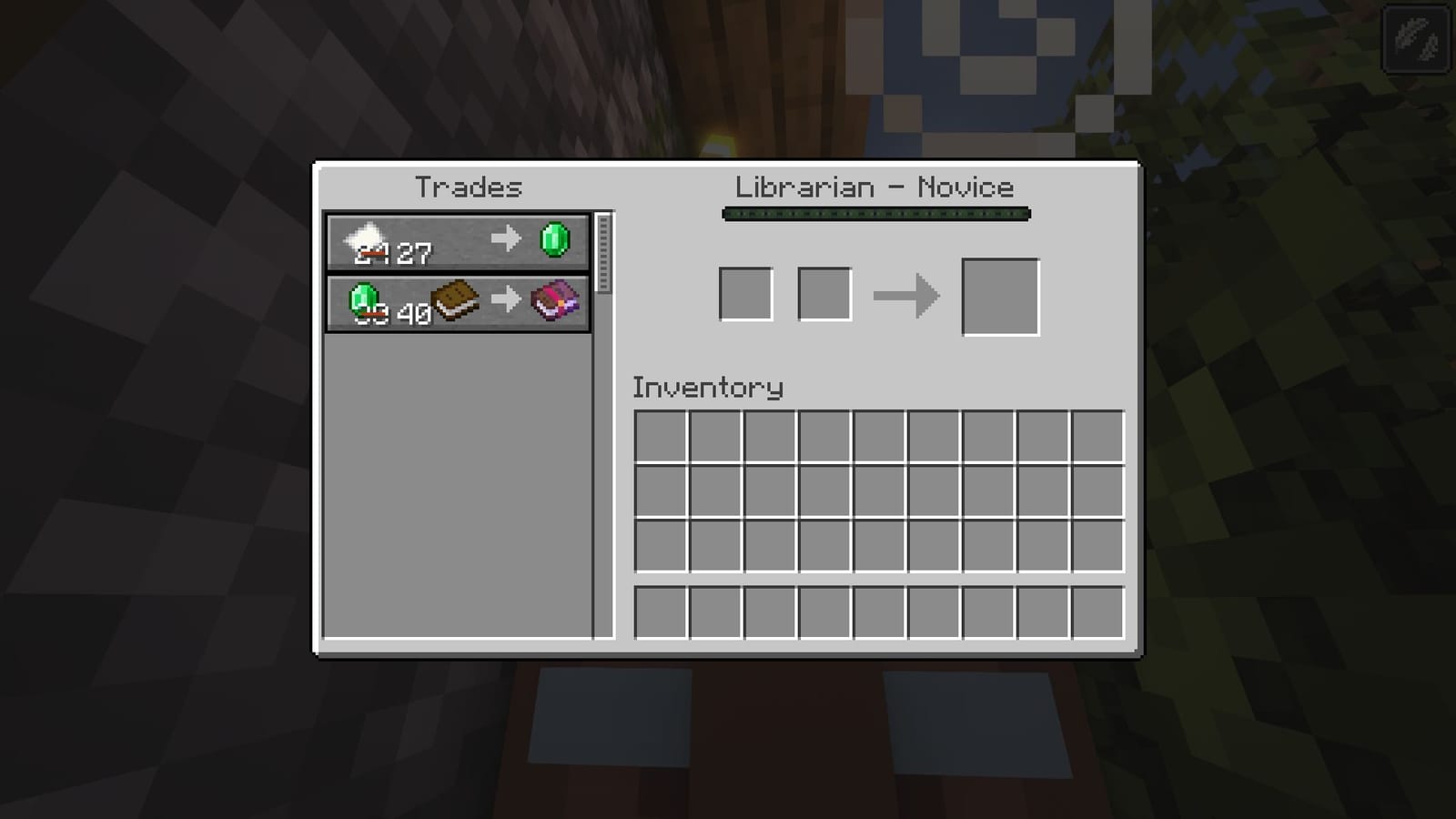Click the feather icon in the top-right corner

[1417, 38]
